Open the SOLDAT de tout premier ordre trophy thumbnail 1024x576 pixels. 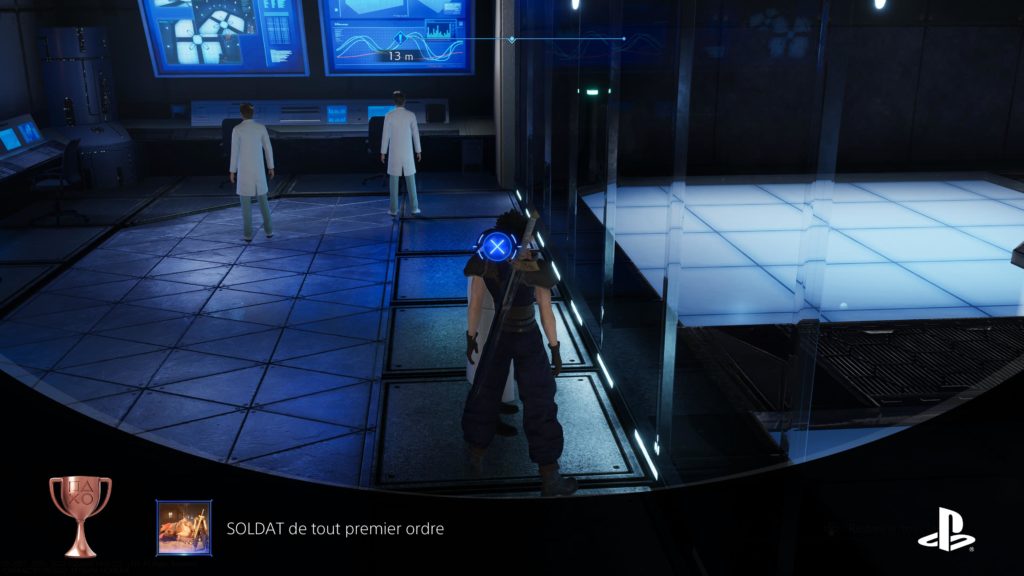[184, 527]
